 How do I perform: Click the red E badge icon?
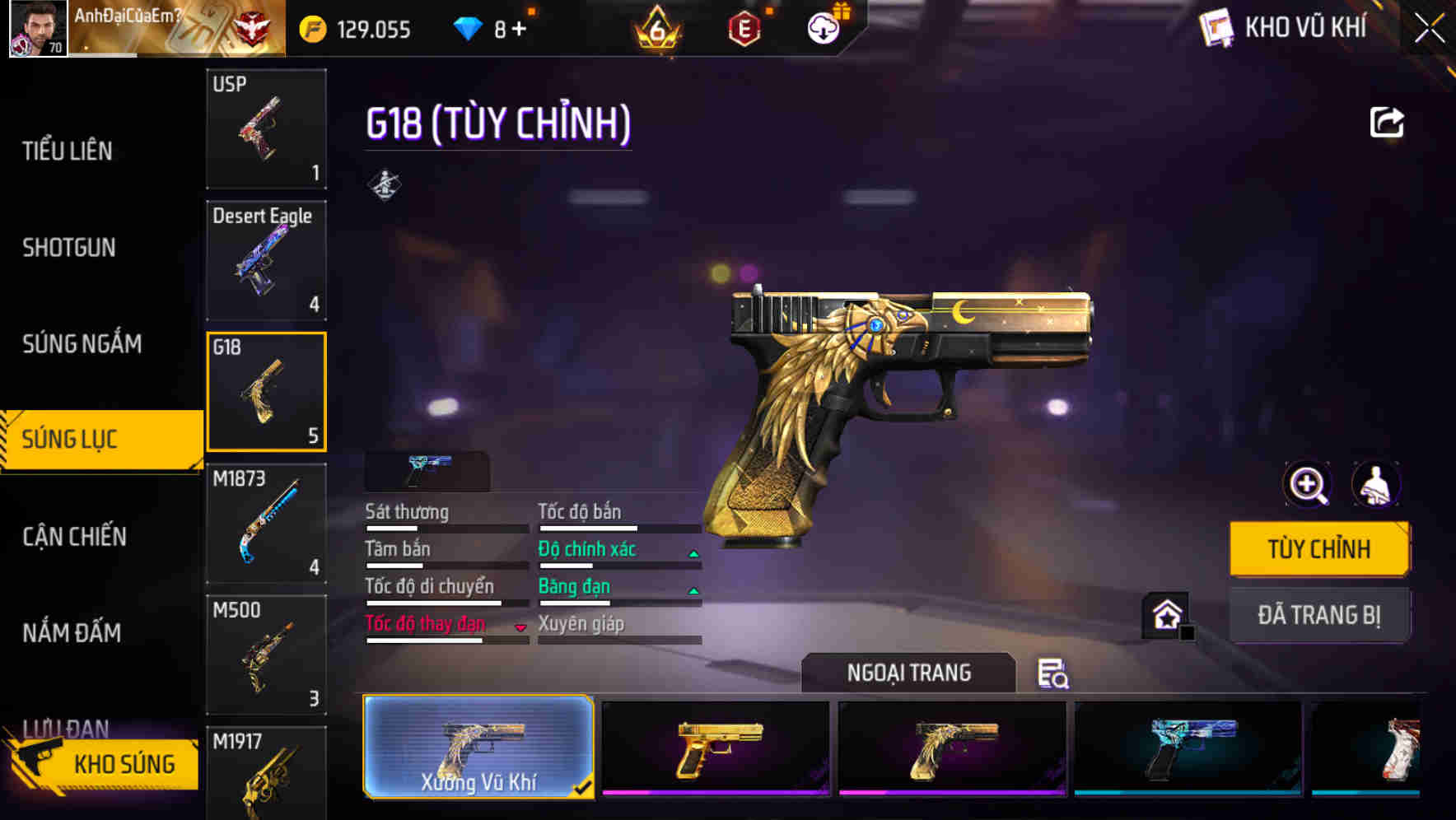coord(744,27)
